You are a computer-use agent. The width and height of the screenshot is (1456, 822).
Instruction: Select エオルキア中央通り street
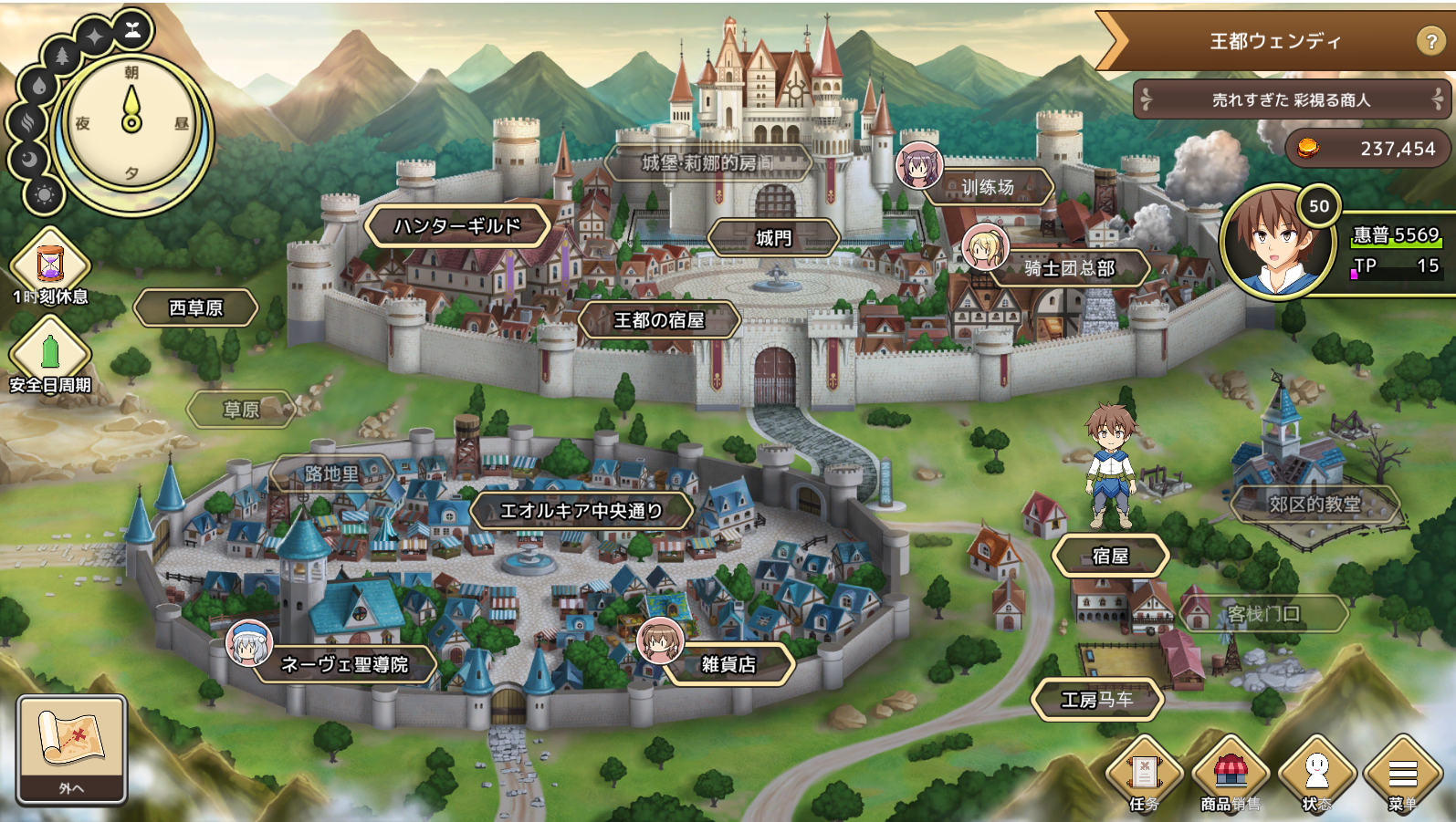point(581,511)
